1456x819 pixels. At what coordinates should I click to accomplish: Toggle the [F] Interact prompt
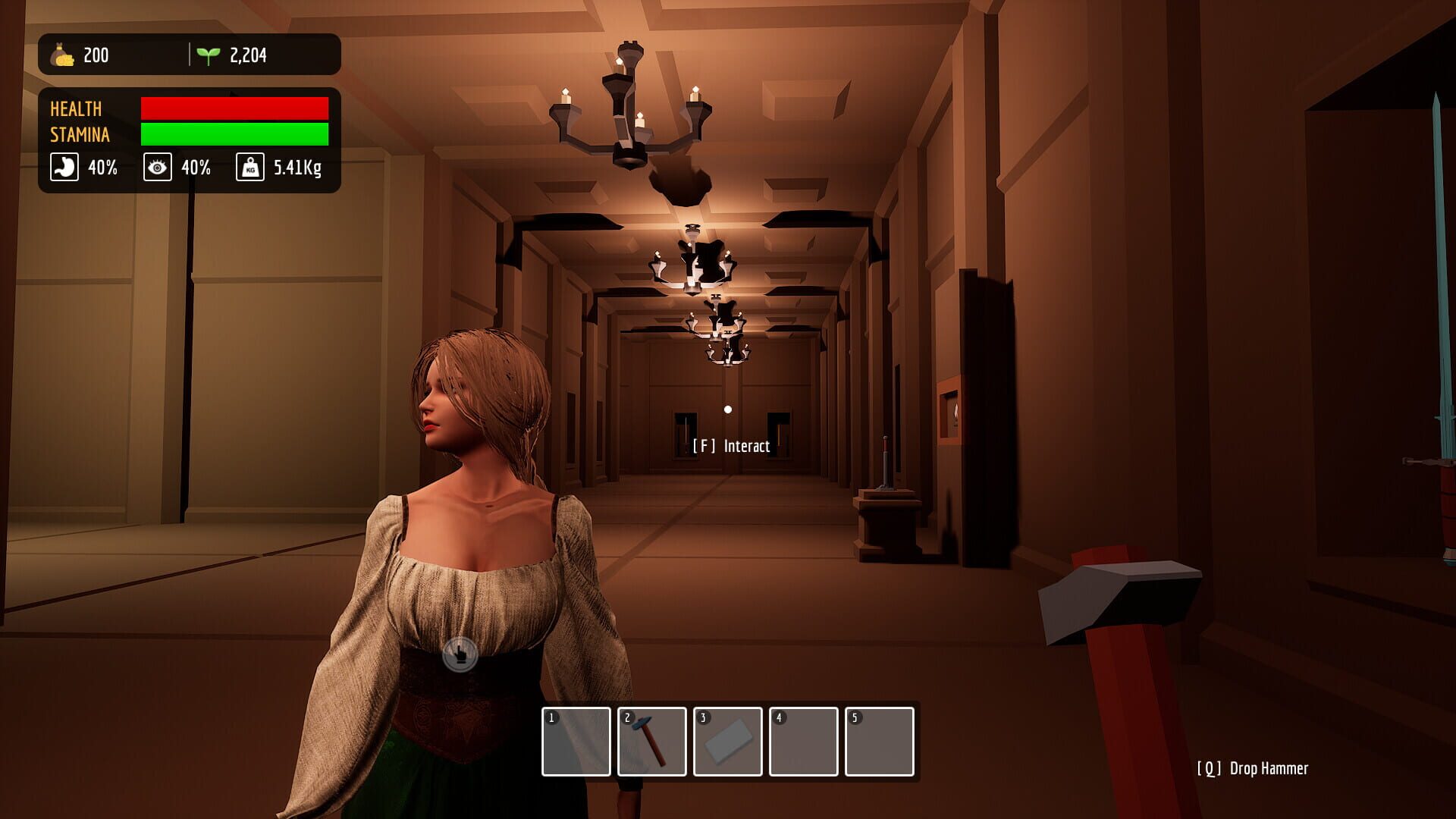coord(731,446)
